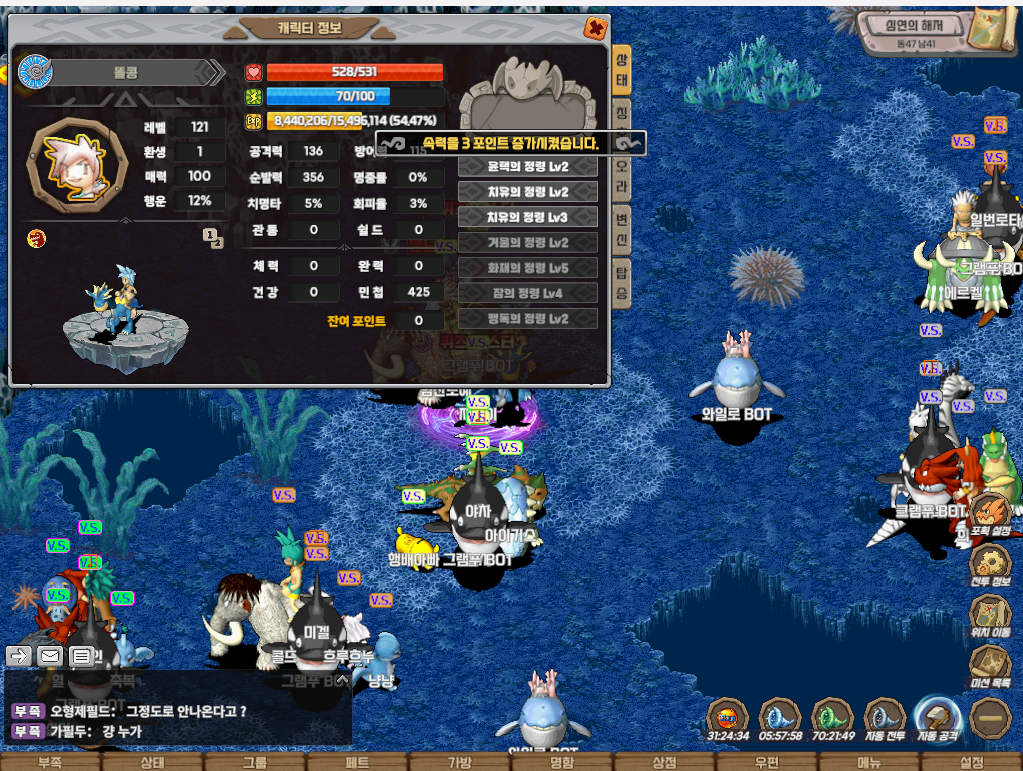This screenshot has height=771, width=1023.
Task: Open the 페트 (pet) menu
Action: click(357, 762)
